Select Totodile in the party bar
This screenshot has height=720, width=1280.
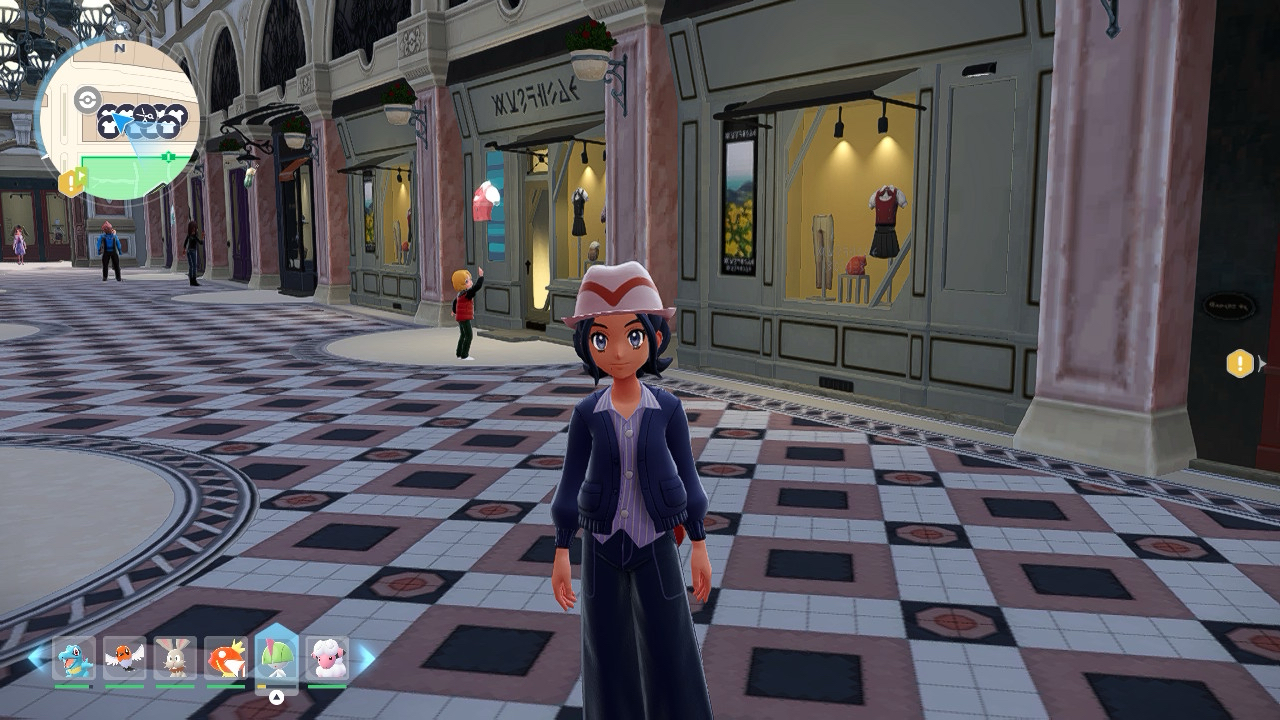click(74, 658)
